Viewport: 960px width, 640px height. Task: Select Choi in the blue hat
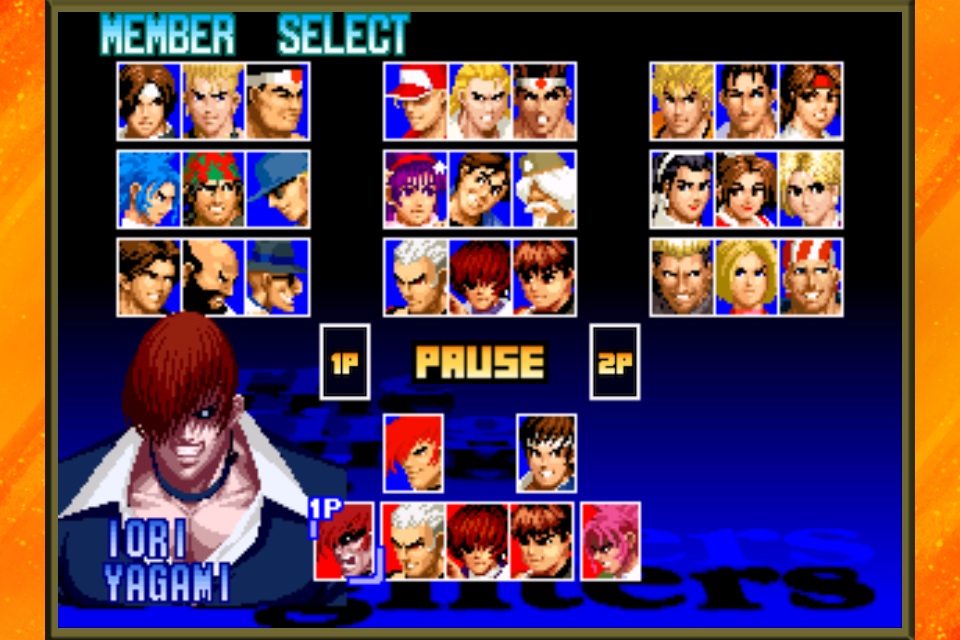[x=277, y=277]
